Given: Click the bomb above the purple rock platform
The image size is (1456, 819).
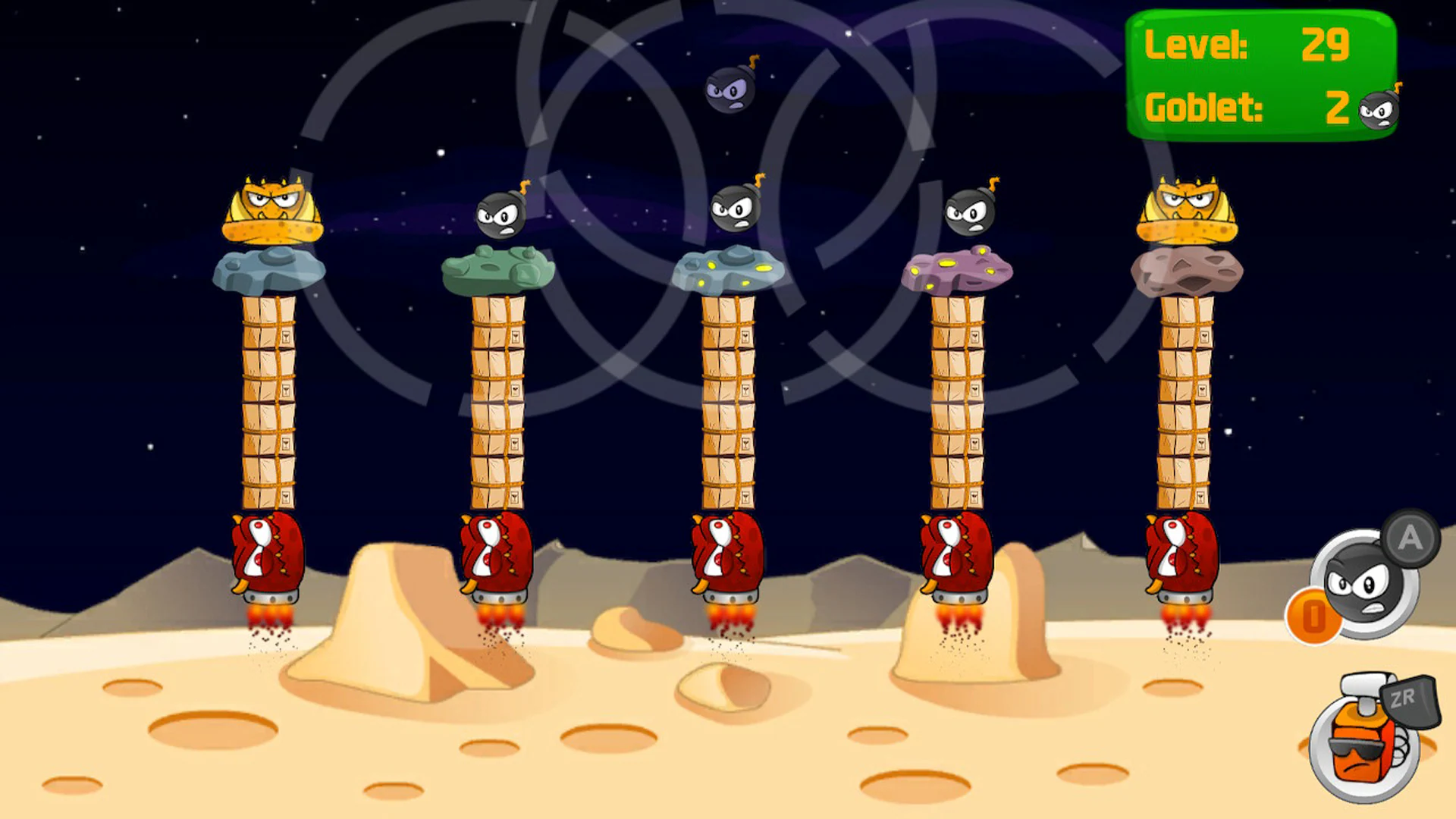Looking at the screenshot, I should (968, 215).
